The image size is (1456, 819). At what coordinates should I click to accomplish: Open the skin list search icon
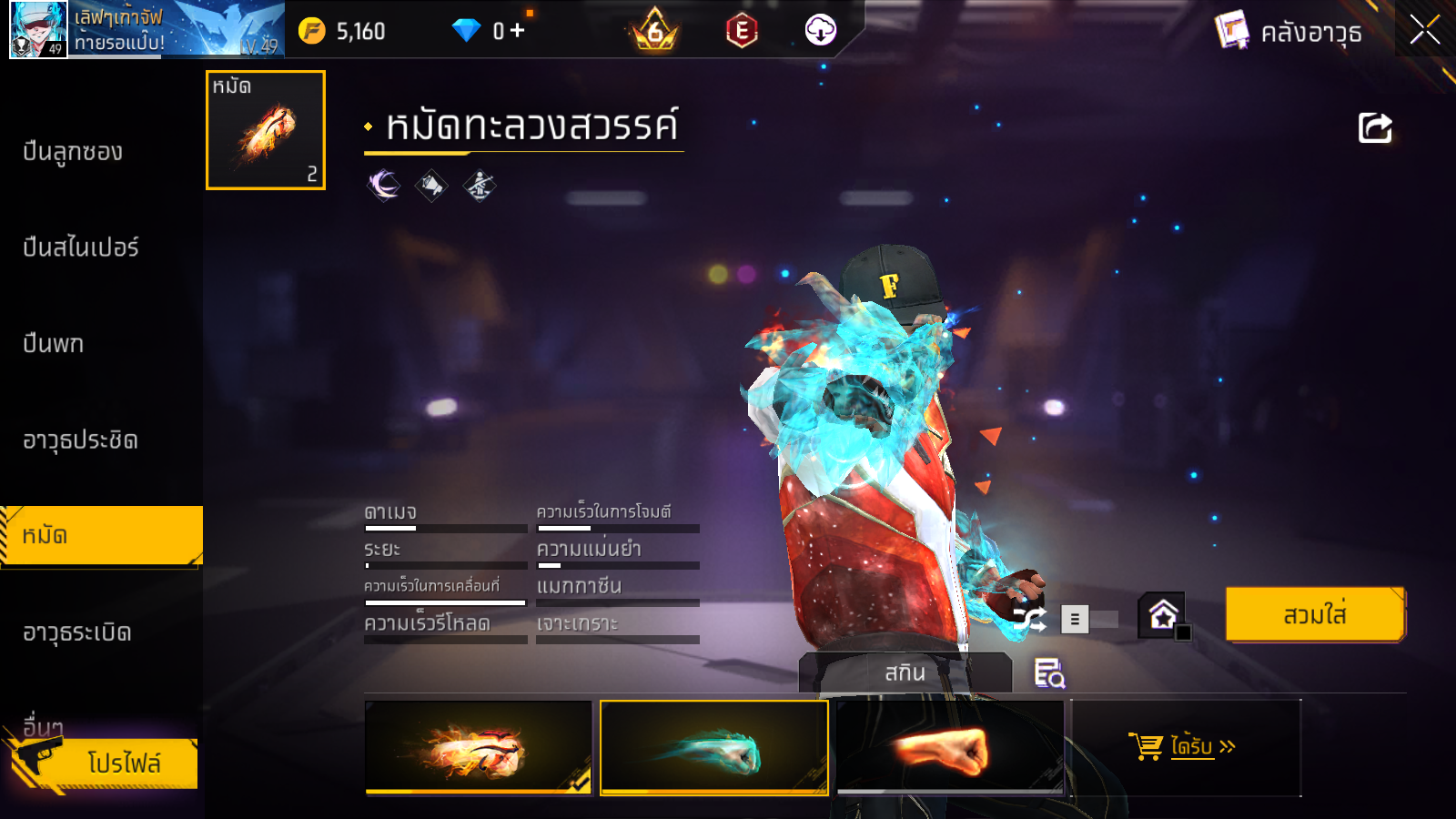click(1049, 673)
